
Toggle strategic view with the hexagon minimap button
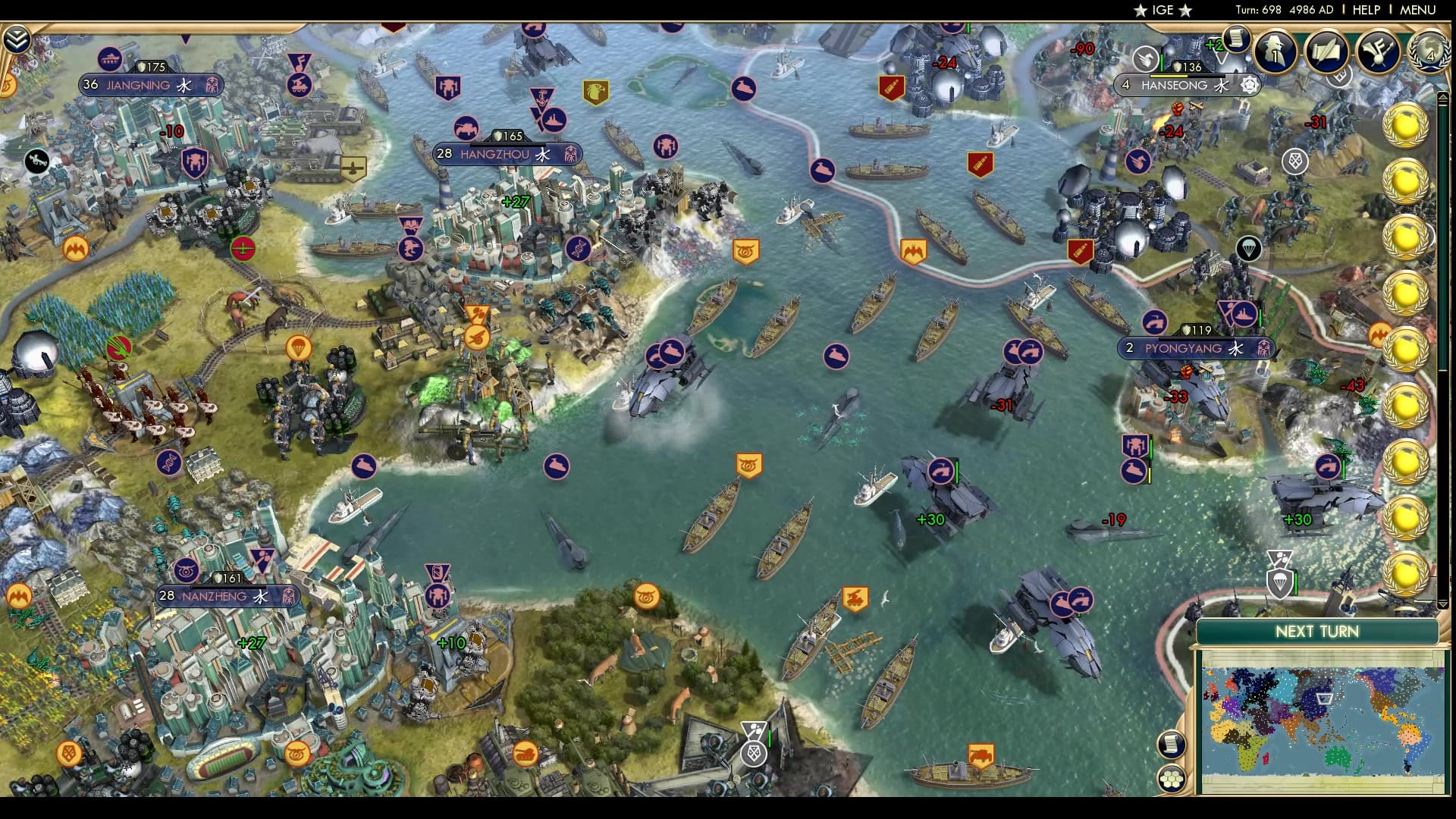[1172, 778]
